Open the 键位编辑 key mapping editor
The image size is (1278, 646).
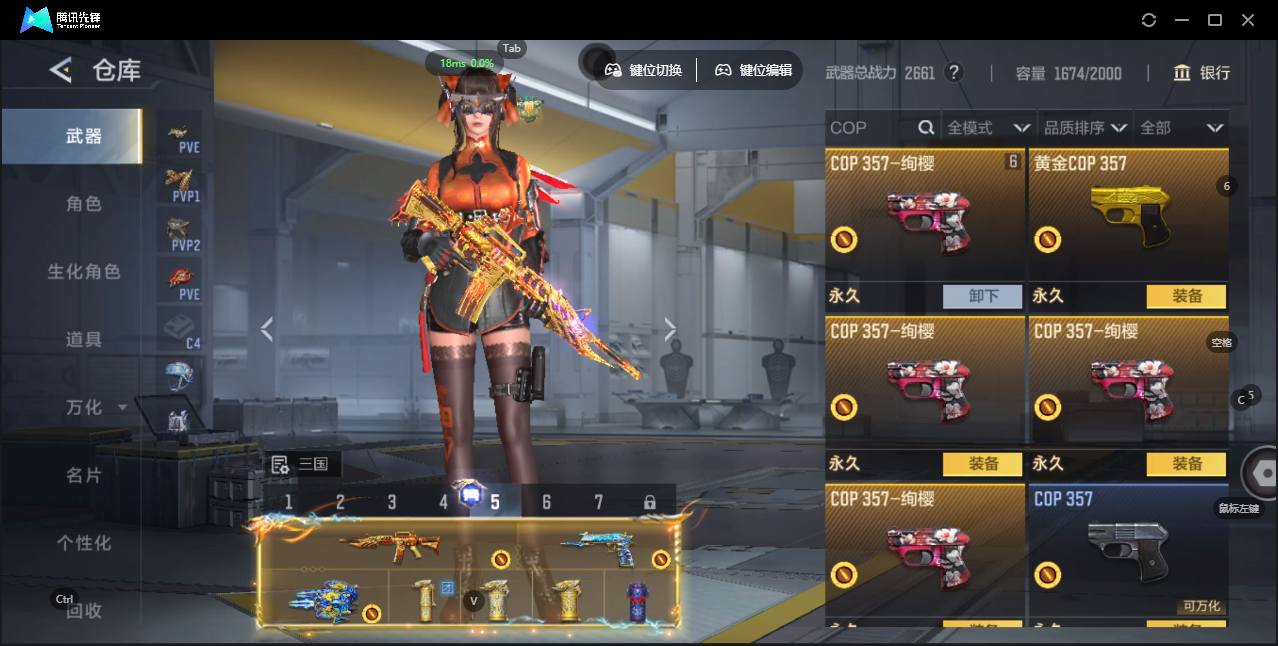point(754,70)
